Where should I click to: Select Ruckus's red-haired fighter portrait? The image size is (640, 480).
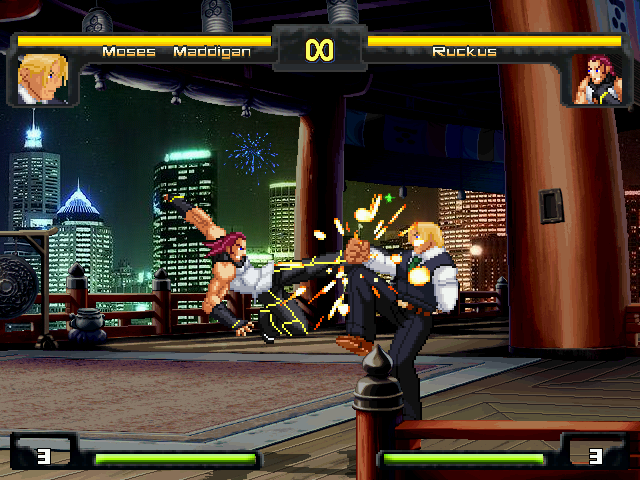596,80
